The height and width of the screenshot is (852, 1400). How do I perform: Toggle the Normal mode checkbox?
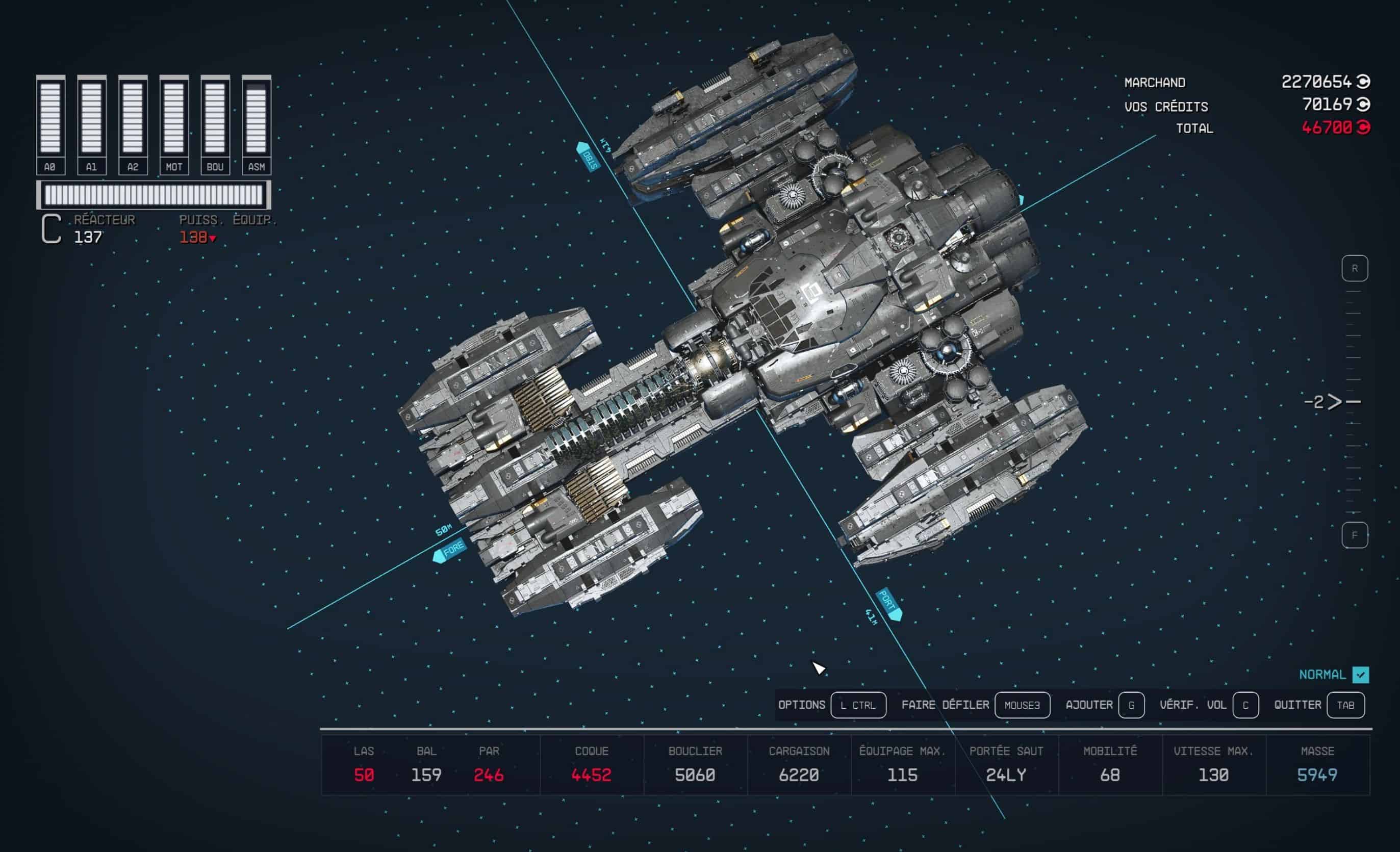pos(1360,674)
